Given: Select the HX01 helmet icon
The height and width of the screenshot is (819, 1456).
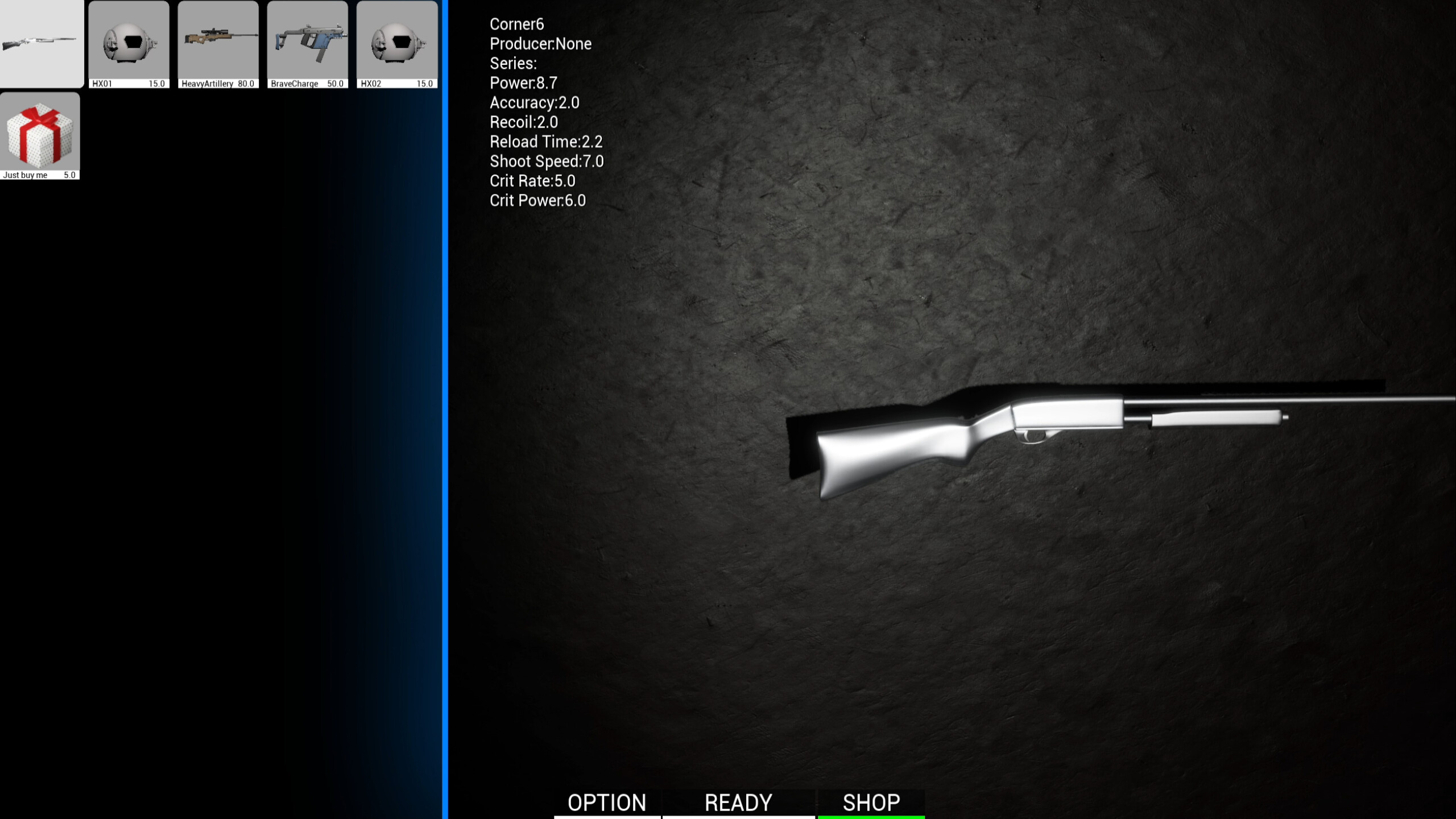Looking at the screenshot, I should (x=129, y=43).
